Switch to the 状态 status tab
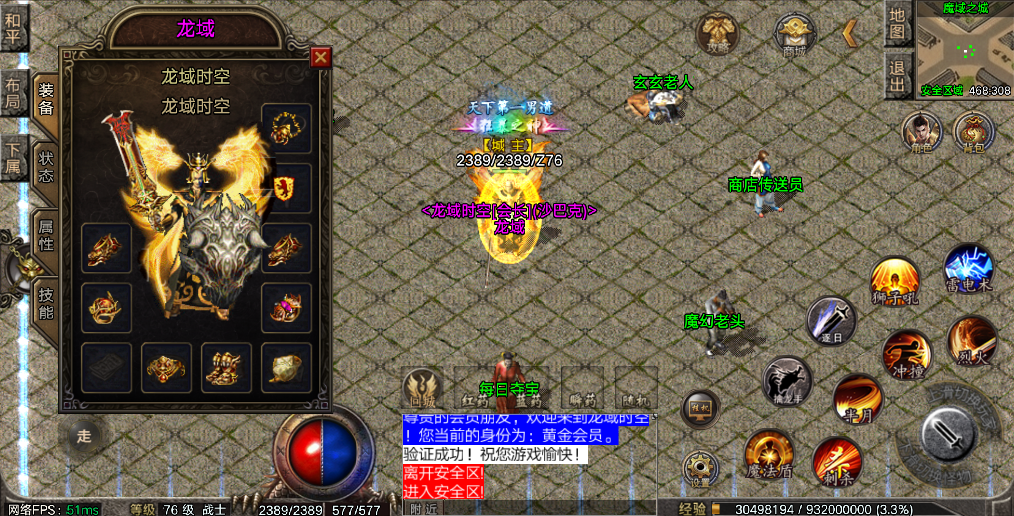Image resolution: width=1014 pixels, height=516 pixels. coord(46,167)
